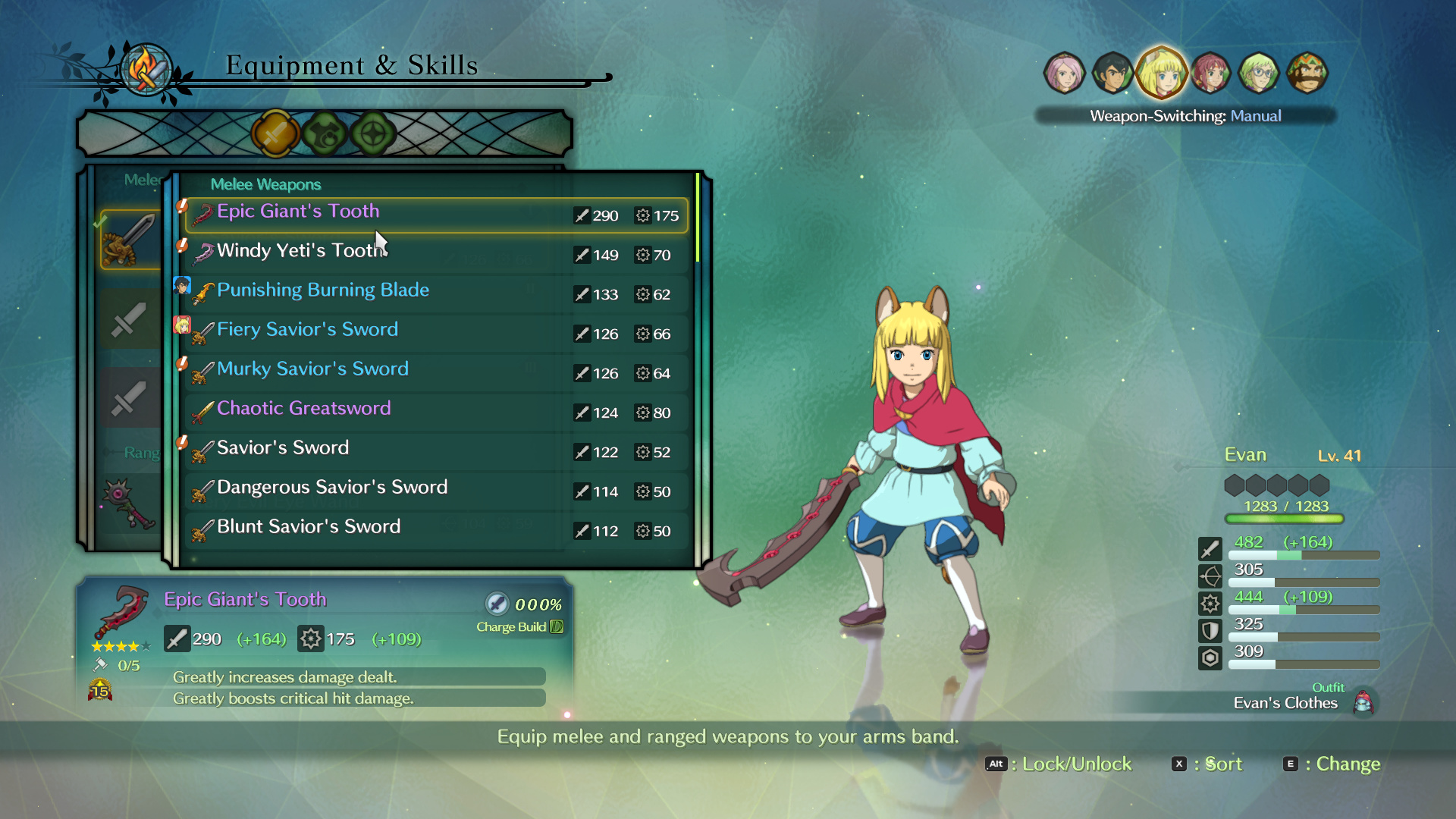Select the ranged wand weapon slot

point(127,503)
